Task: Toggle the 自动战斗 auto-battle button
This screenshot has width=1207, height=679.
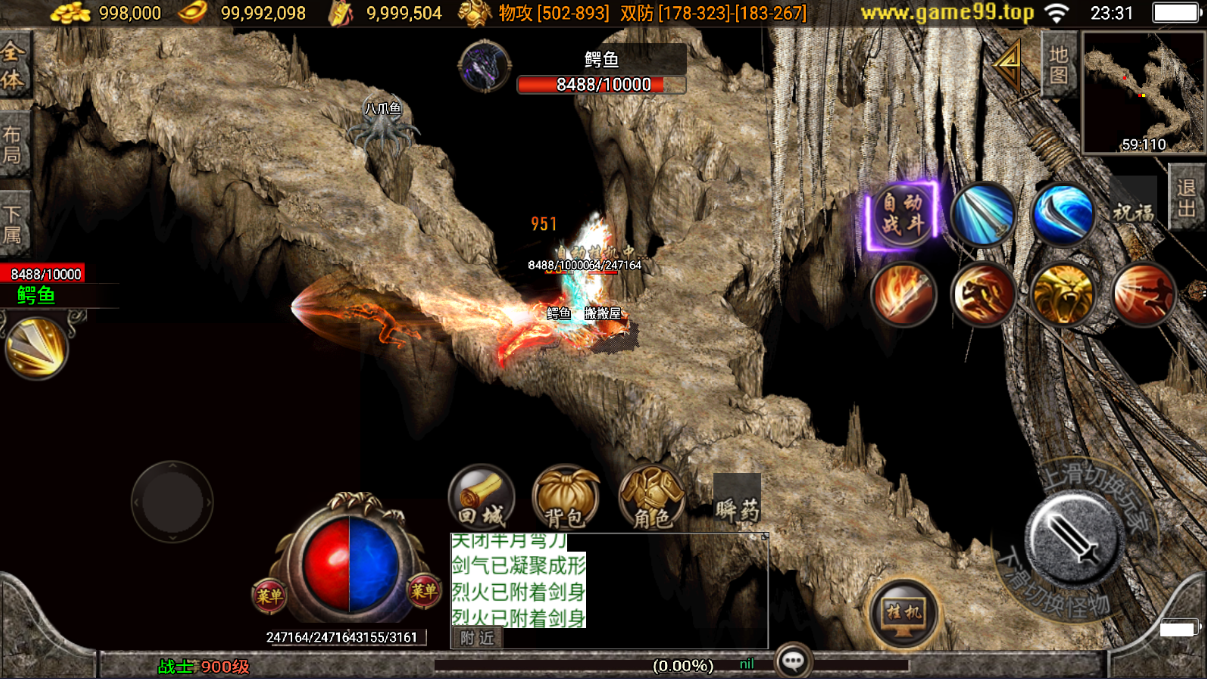Action: [x=903, y=215]
